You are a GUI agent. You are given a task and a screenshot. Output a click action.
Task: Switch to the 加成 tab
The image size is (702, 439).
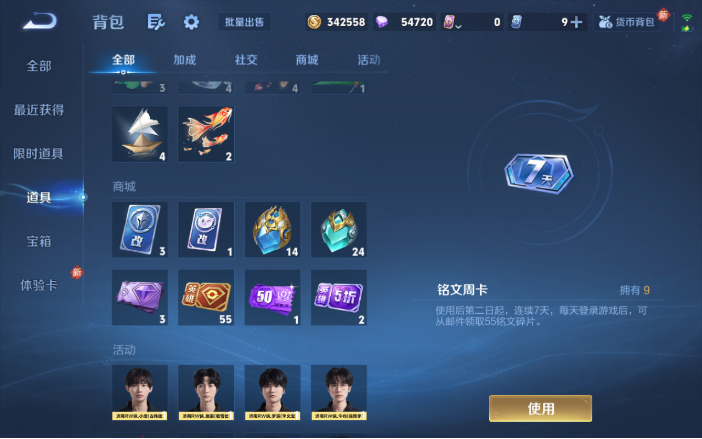point(185,60)
